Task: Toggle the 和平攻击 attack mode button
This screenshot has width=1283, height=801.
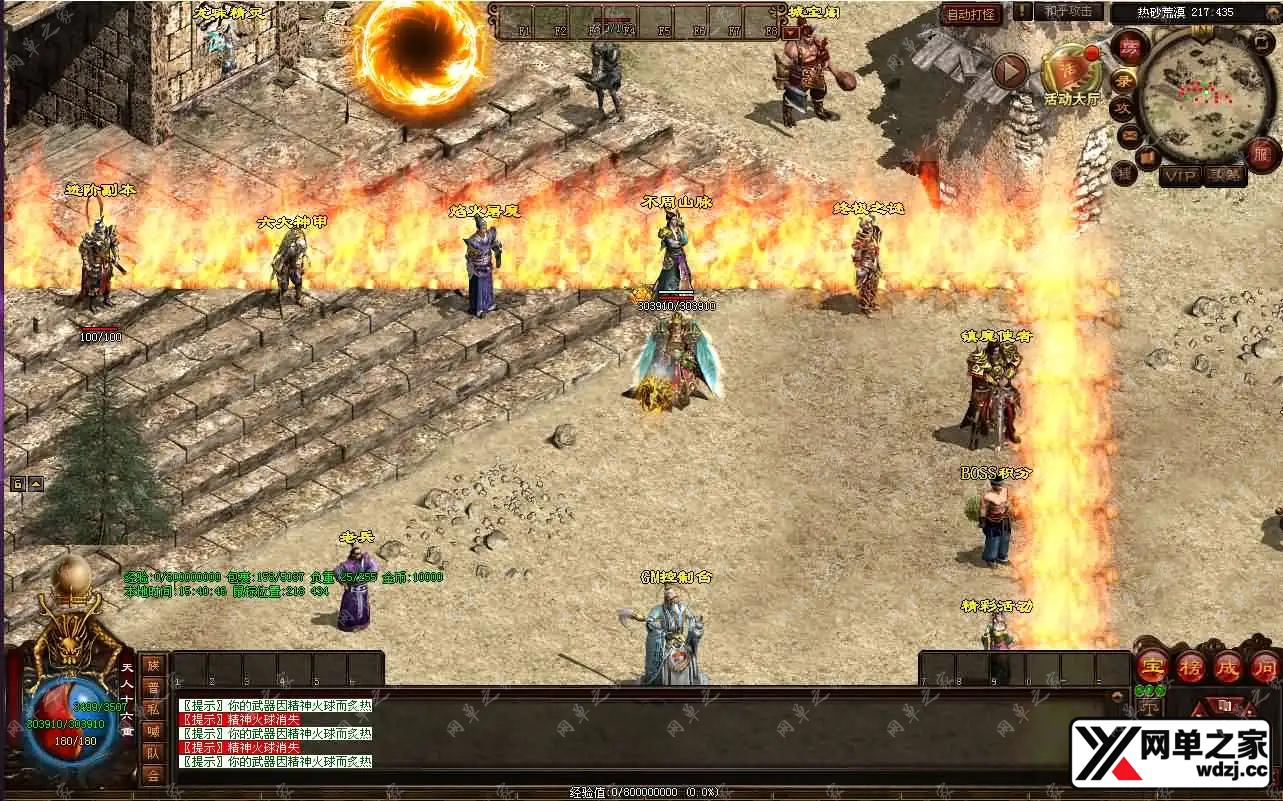Action: (x=1069, y=12)
